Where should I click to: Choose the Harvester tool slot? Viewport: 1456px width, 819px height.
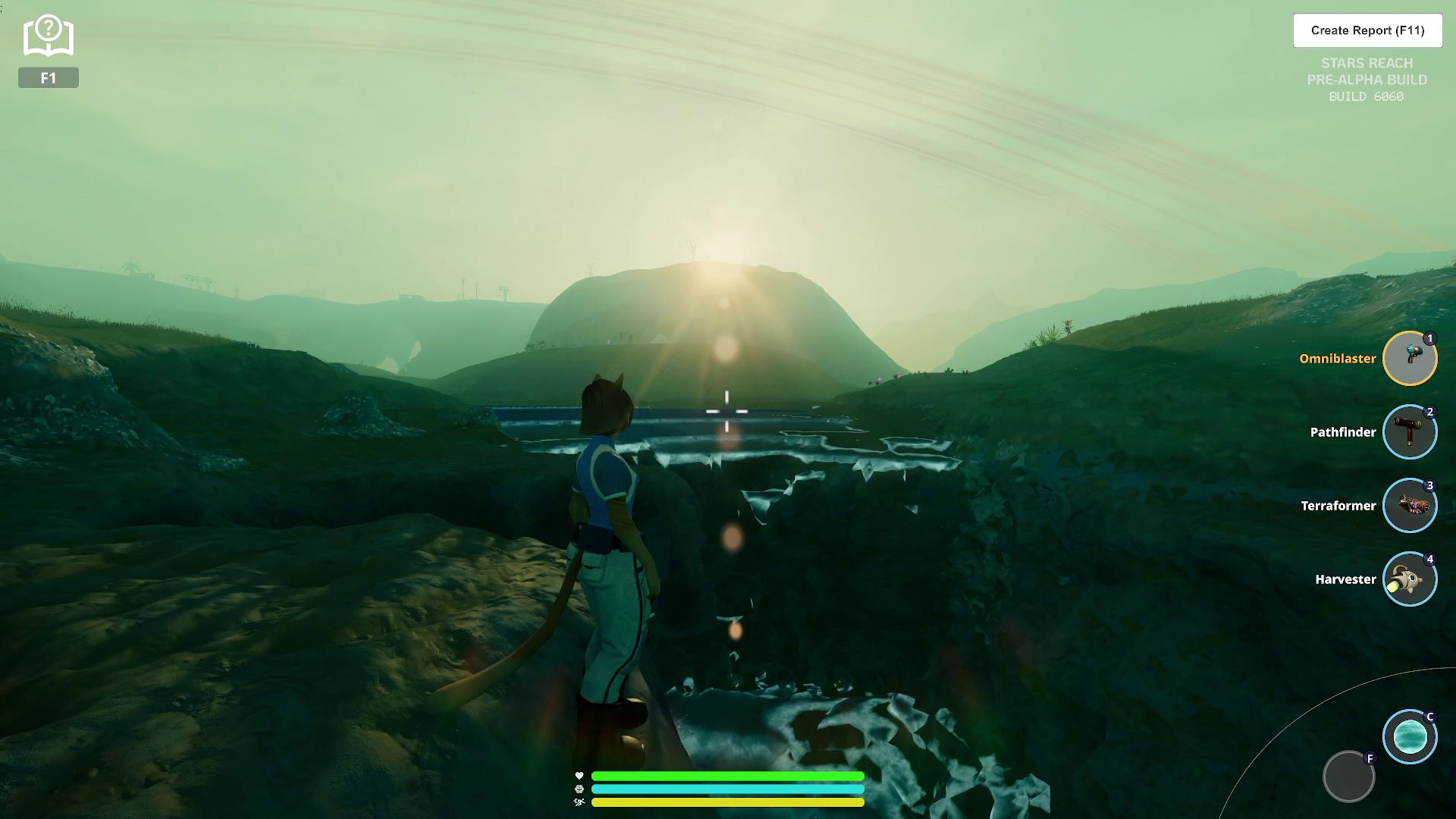click(1409, 579)
